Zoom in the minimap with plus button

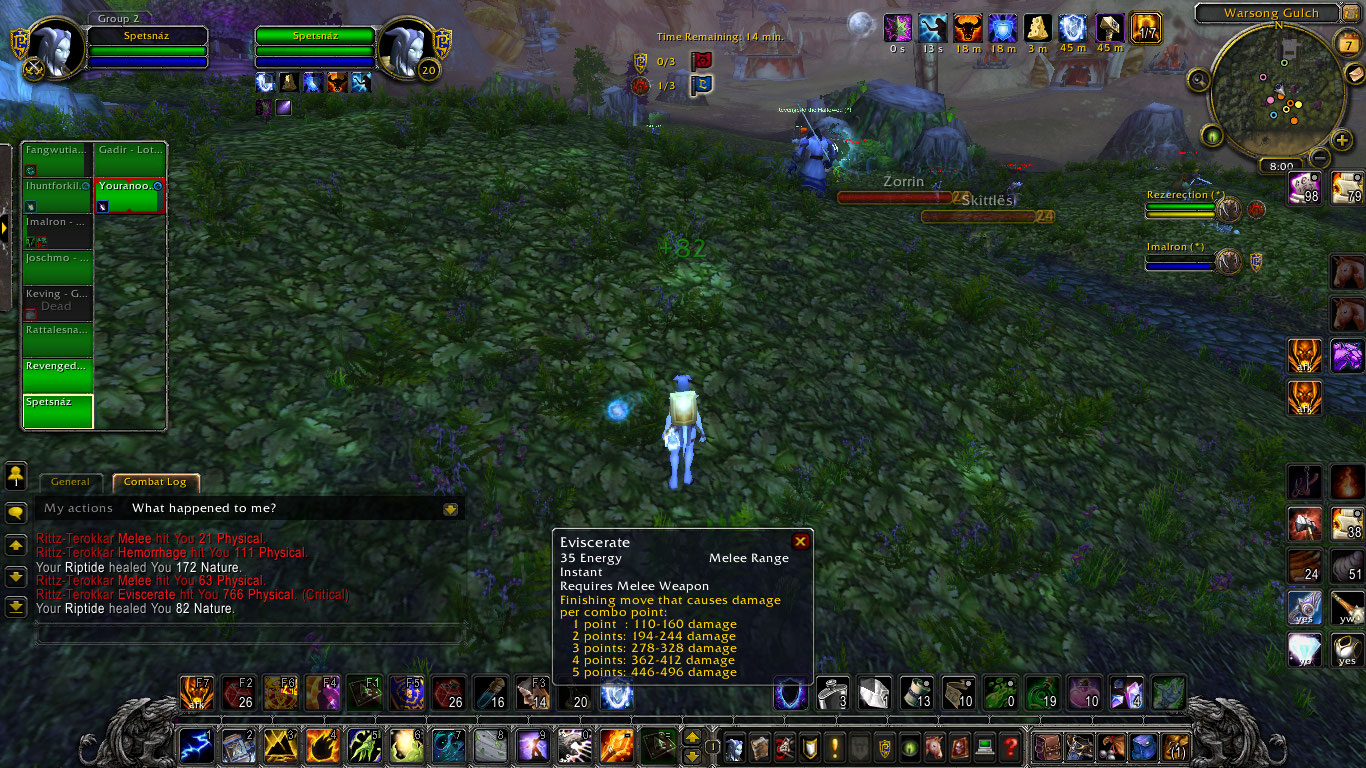1342,140
